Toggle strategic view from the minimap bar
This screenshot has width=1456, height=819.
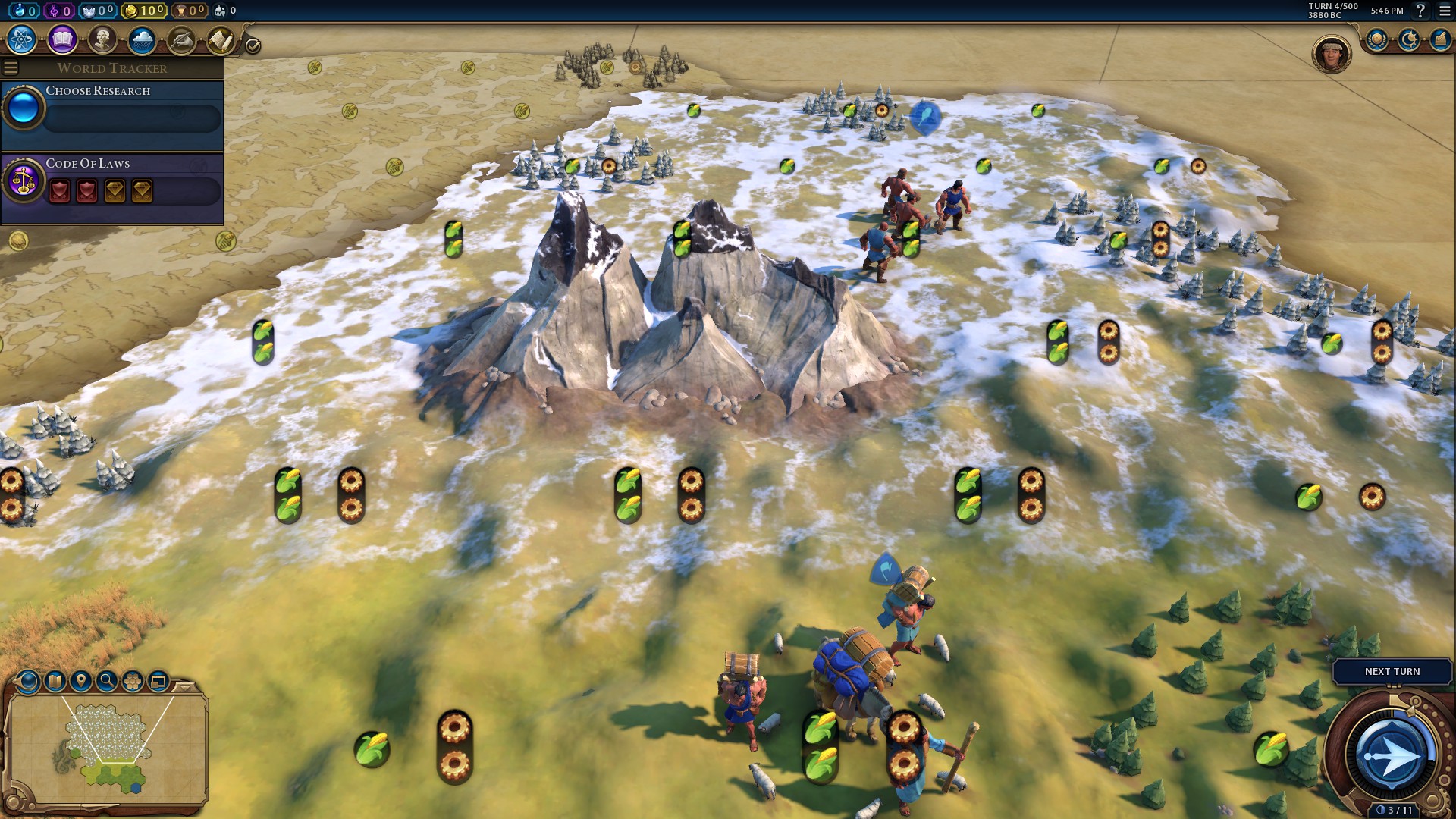tap(158, 681)
